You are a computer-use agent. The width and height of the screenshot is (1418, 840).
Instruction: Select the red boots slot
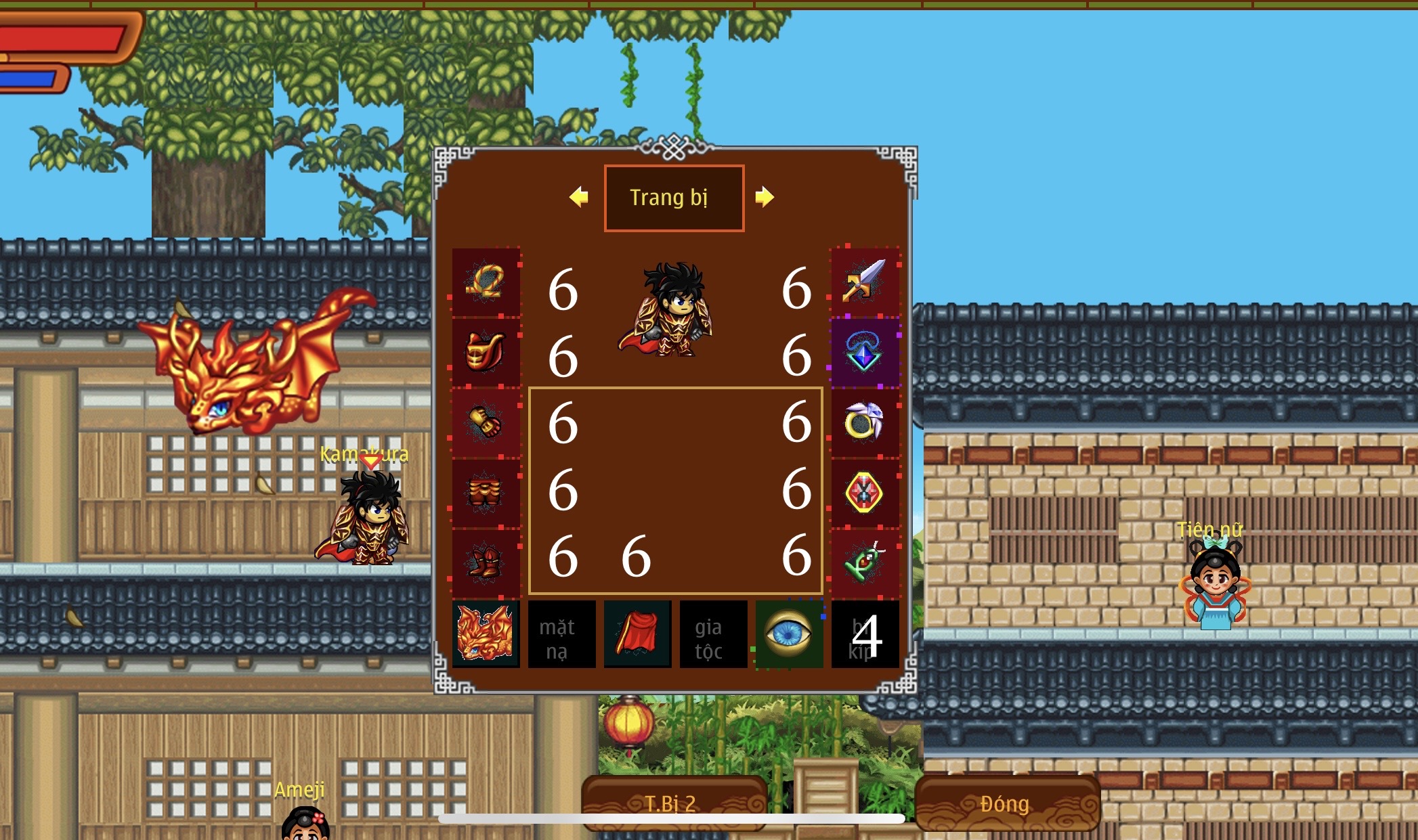(486, 563)
